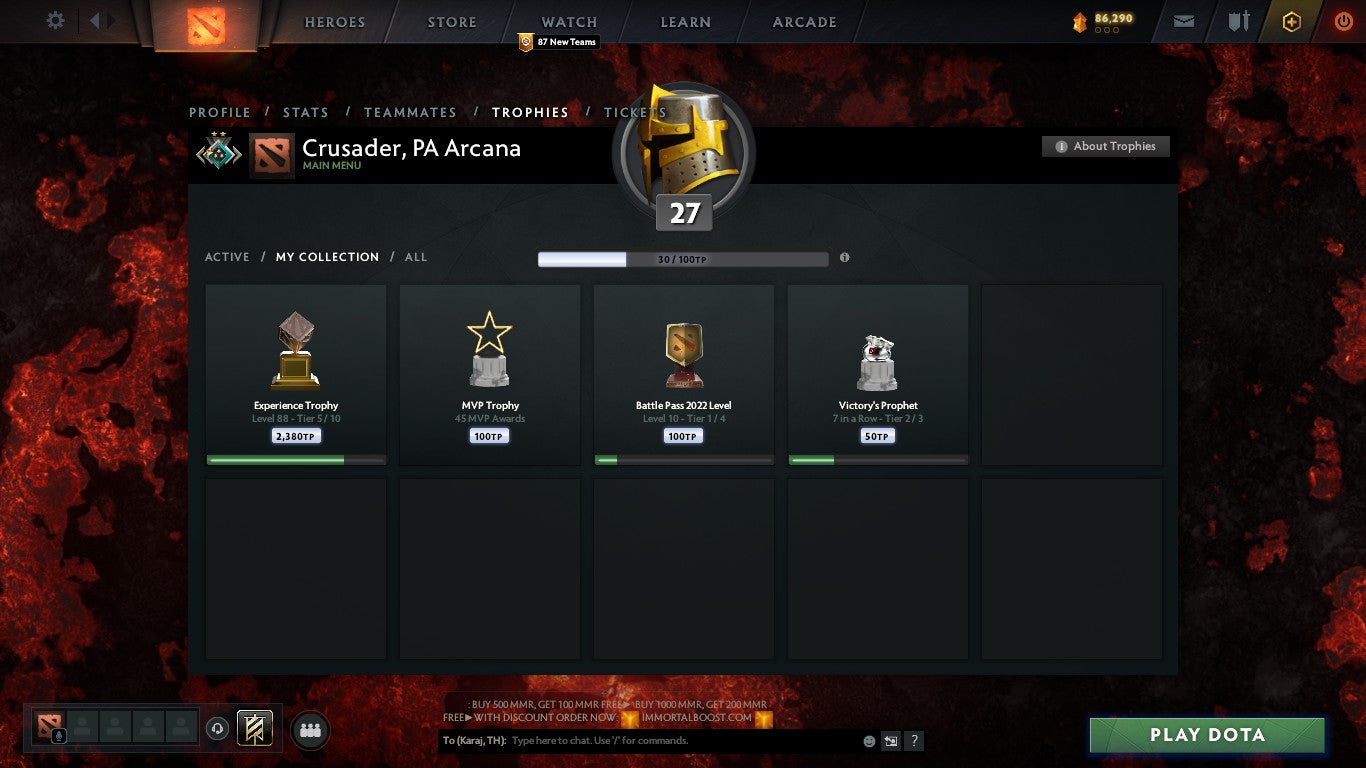Open the armory shield-and-sword icon

coord(1237,20)
